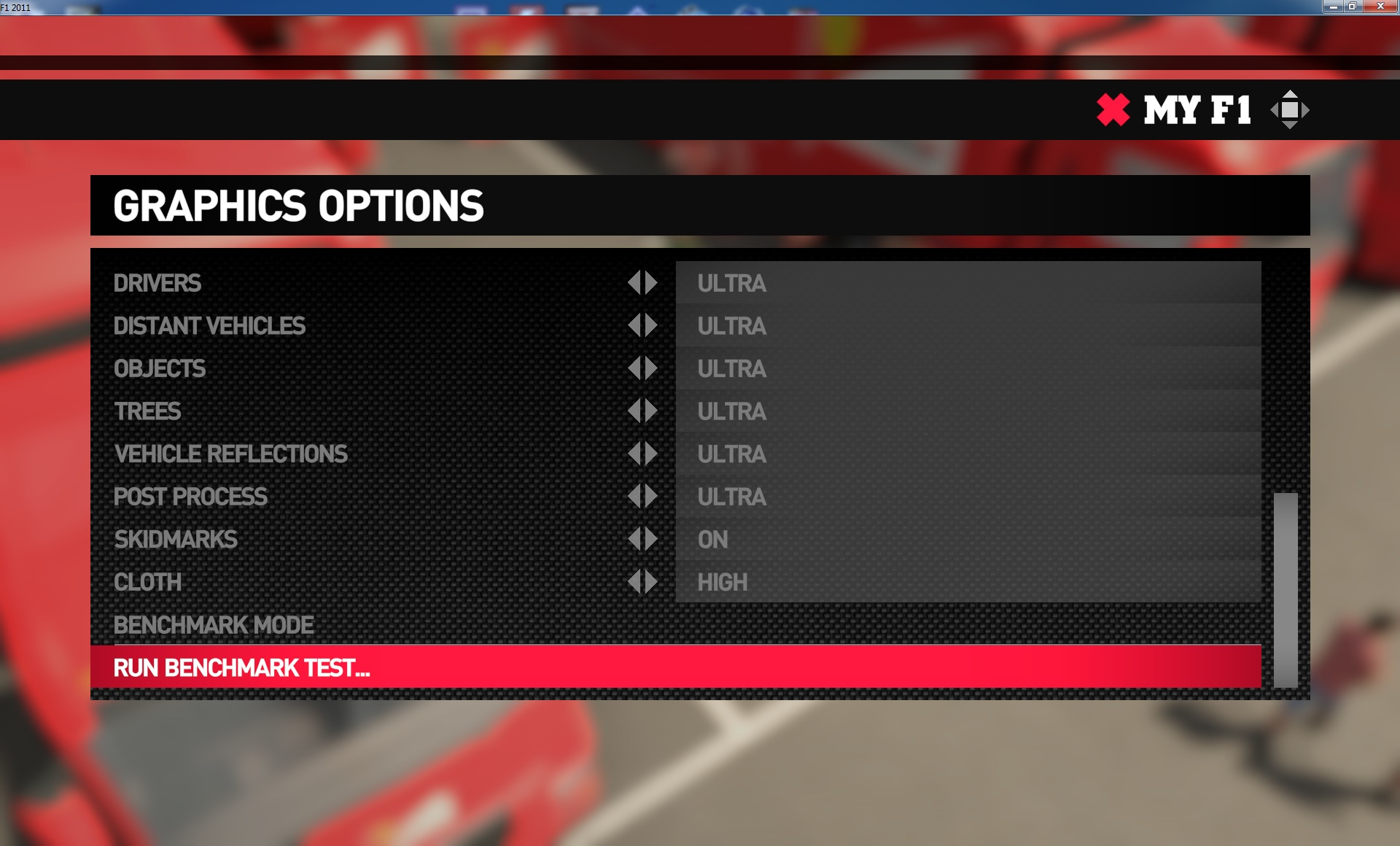Increase Objects quality with right arrow
This screenshot has height=846, width=1400.
pos(651,368)
